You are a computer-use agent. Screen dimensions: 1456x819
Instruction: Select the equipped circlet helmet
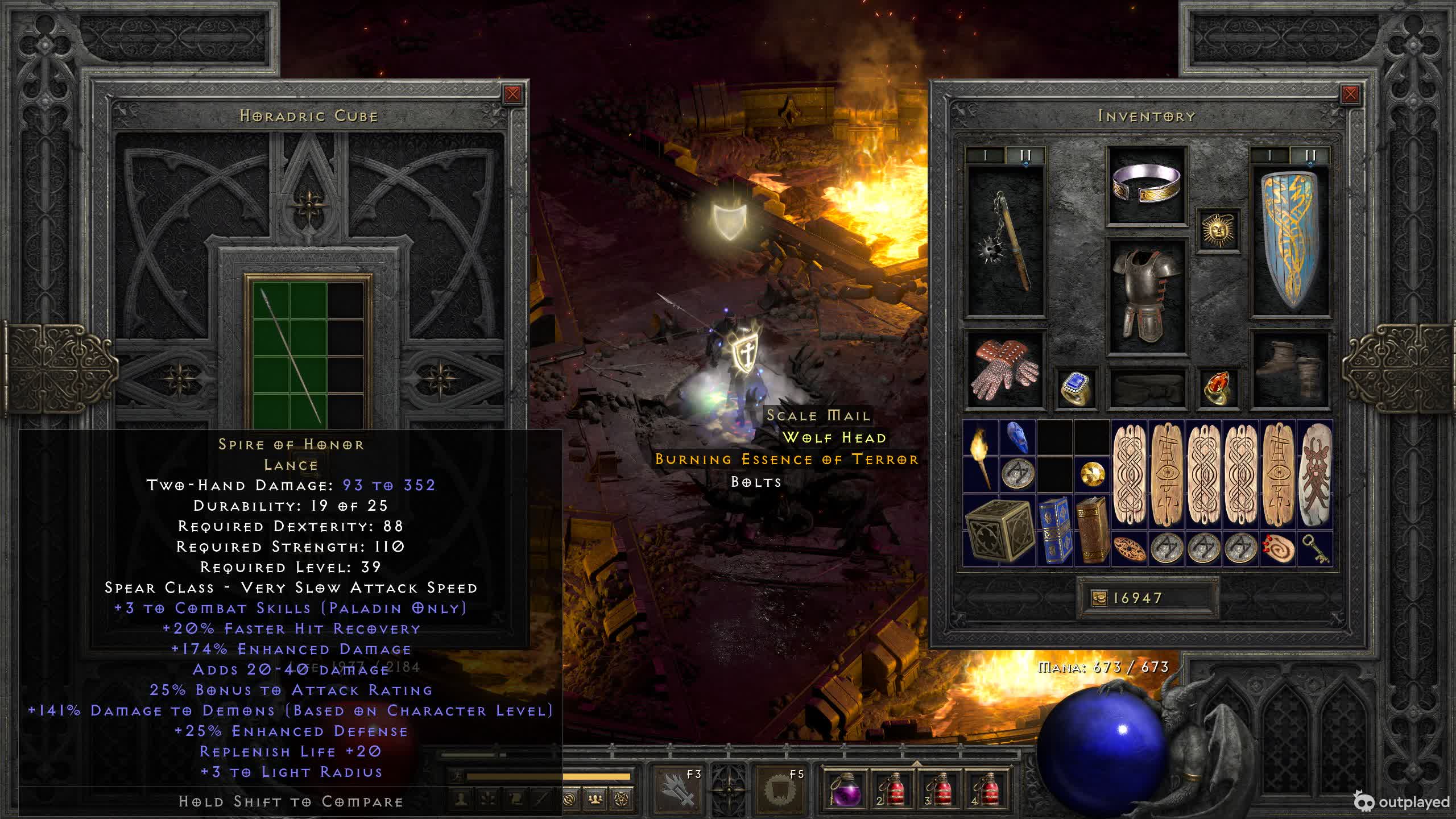tap(1147, 185)
